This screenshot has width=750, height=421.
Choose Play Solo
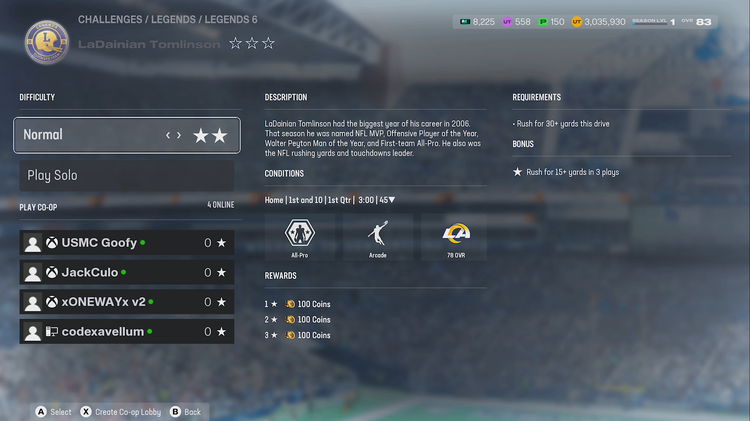pyautogui.click(x=126, y=176)
